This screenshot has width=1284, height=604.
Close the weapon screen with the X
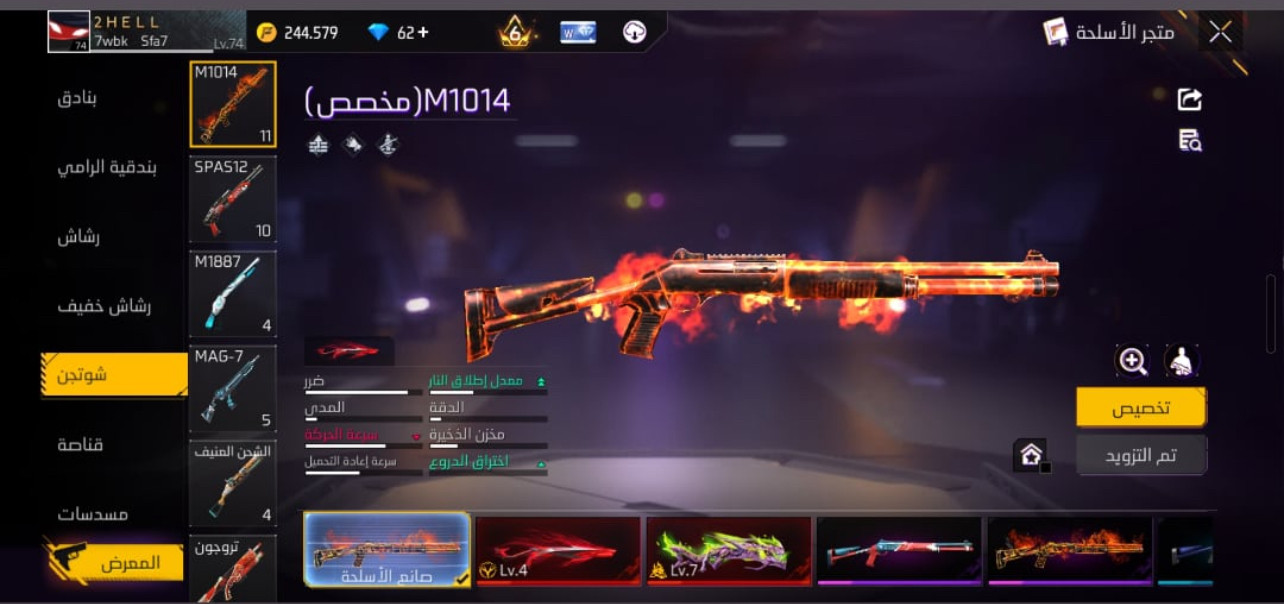pos(1220,32)
